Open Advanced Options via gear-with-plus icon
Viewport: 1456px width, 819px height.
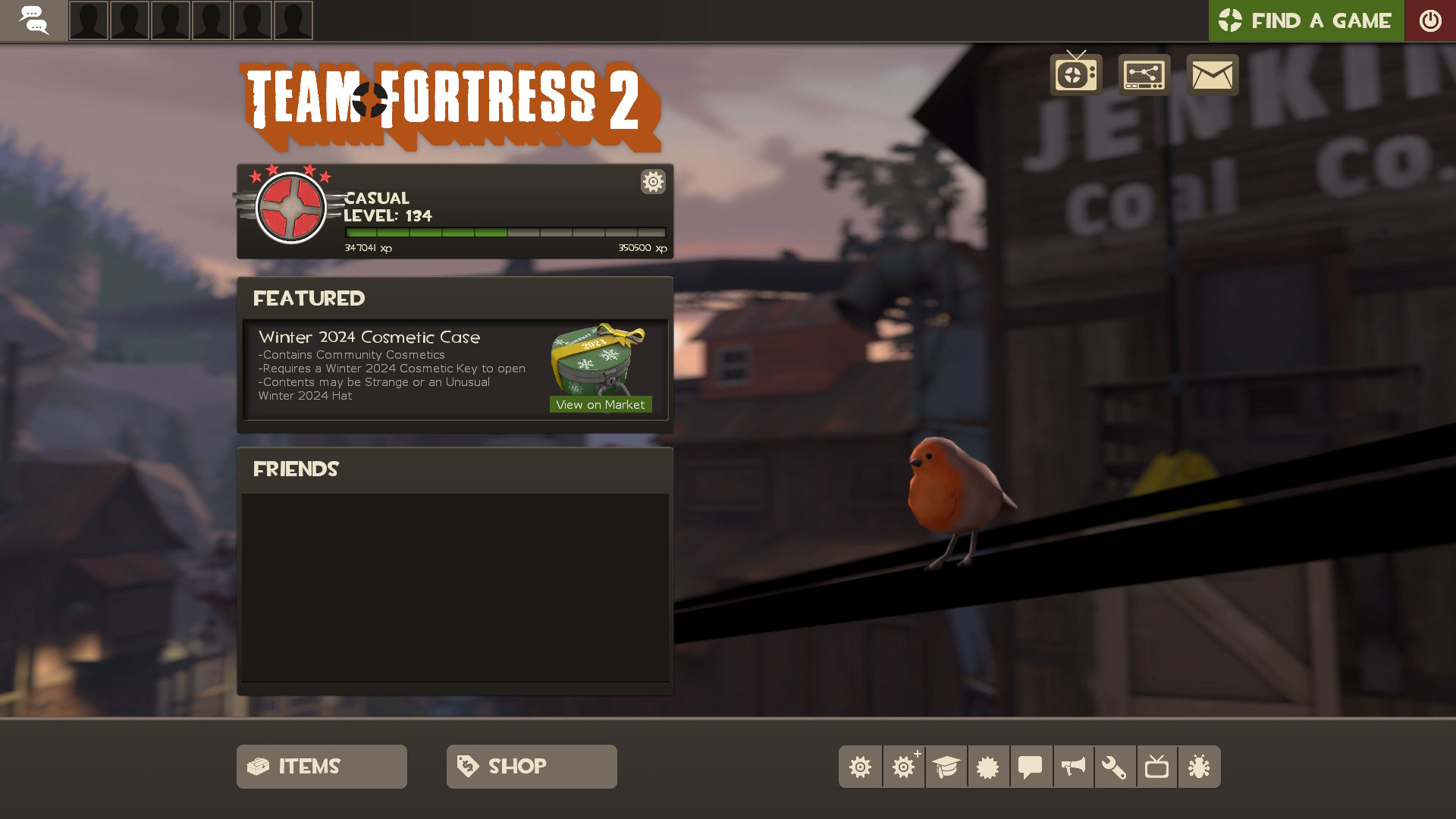(903, 767)
